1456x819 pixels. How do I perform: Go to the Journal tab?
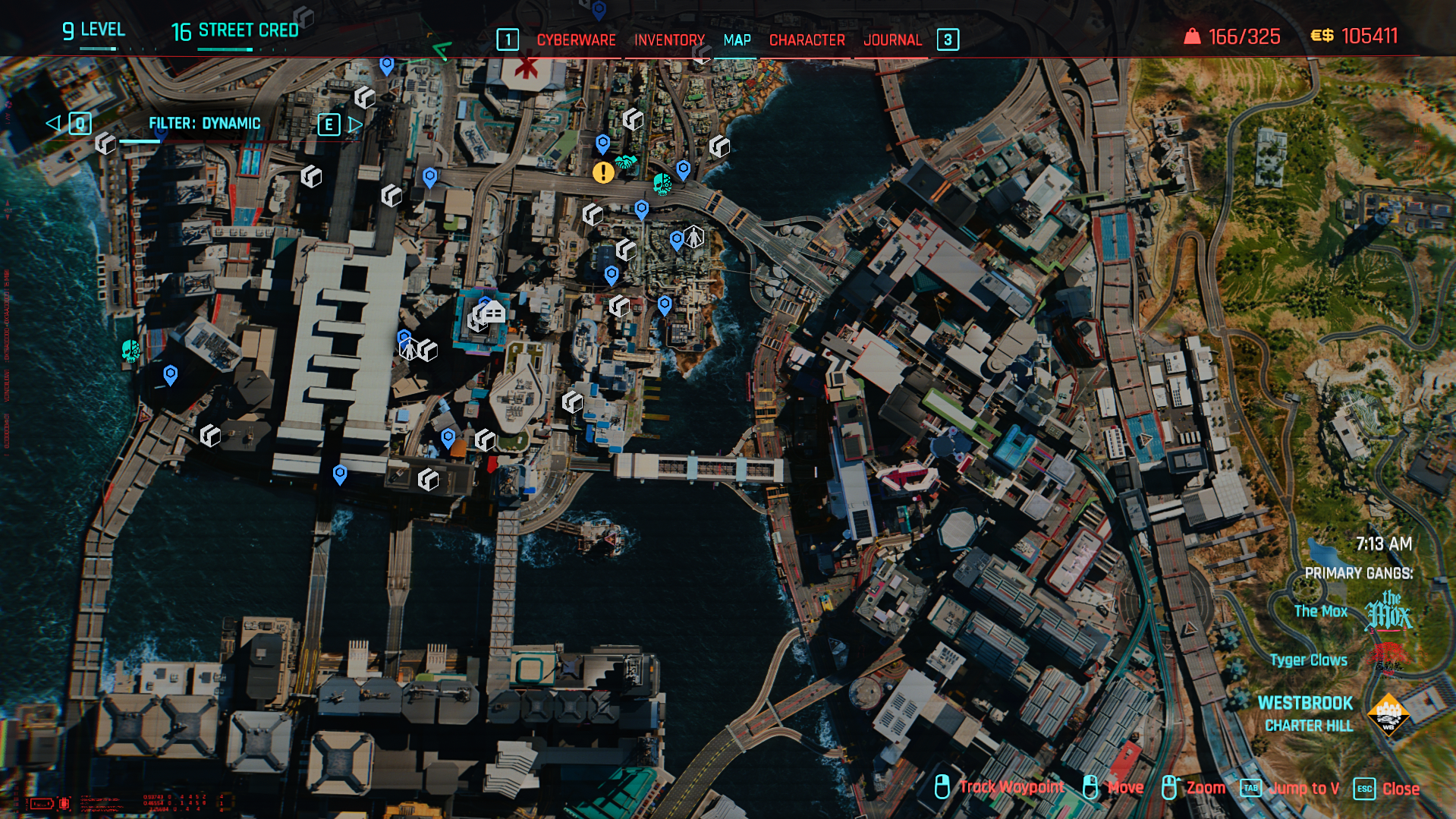[x=892, y=40]
